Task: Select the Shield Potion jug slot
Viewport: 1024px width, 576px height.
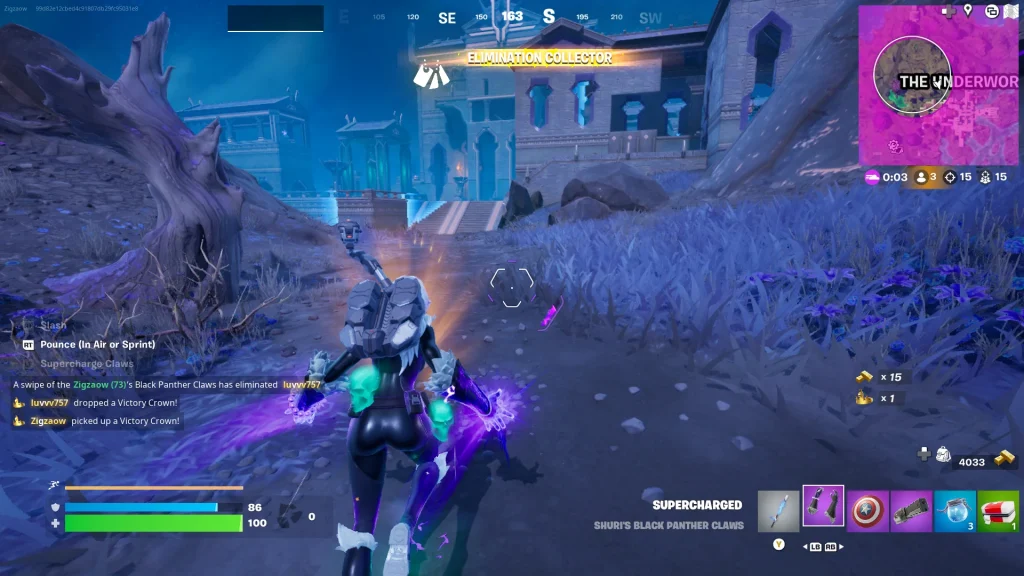Action: (955, 510)
